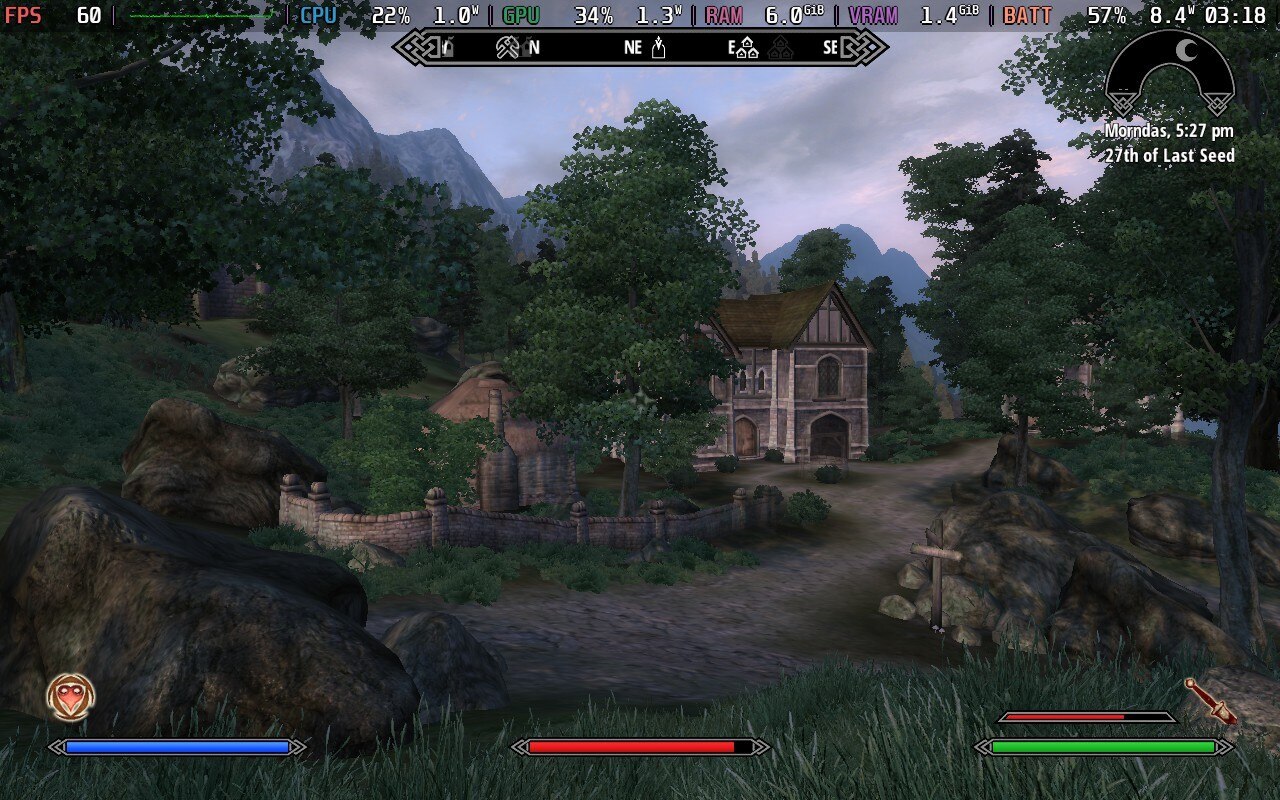Select the equipped sword weapon icon
This screenshot has height=800, width=1280.
pyautogui.click(x=1210, y=701)
